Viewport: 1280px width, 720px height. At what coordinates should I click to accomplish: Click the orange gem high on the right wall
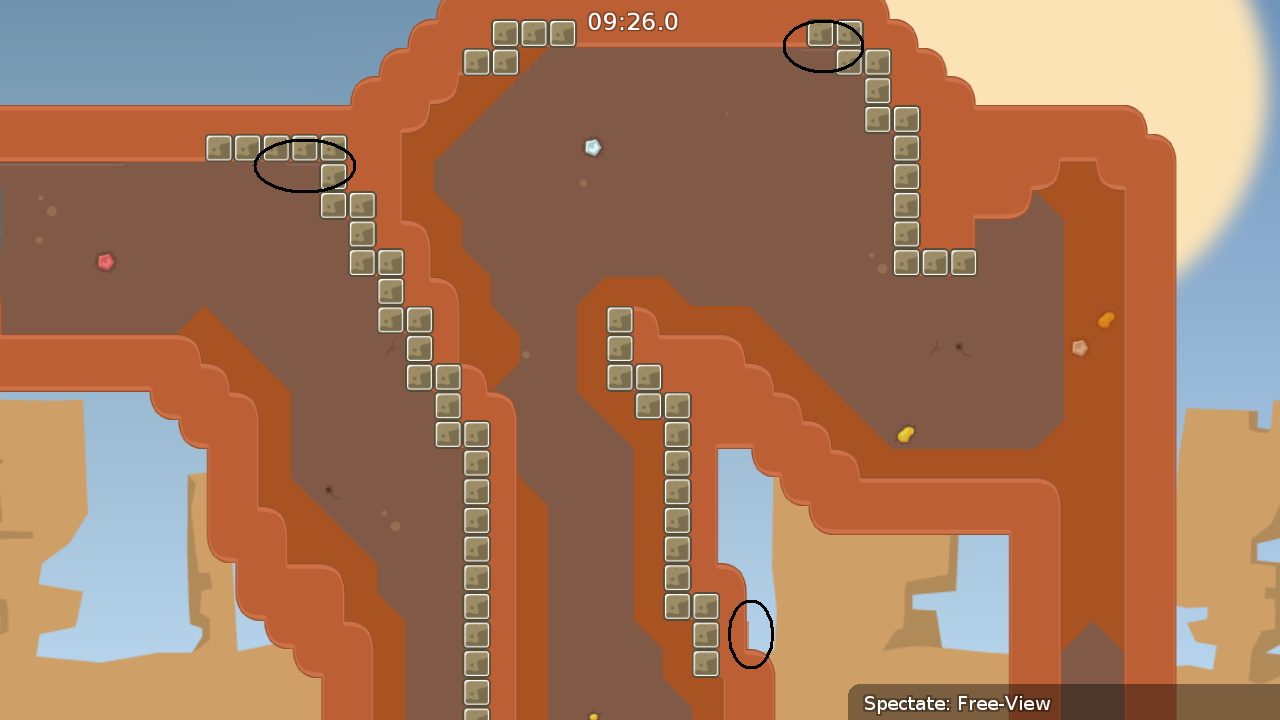click(x=1106, y=320)
